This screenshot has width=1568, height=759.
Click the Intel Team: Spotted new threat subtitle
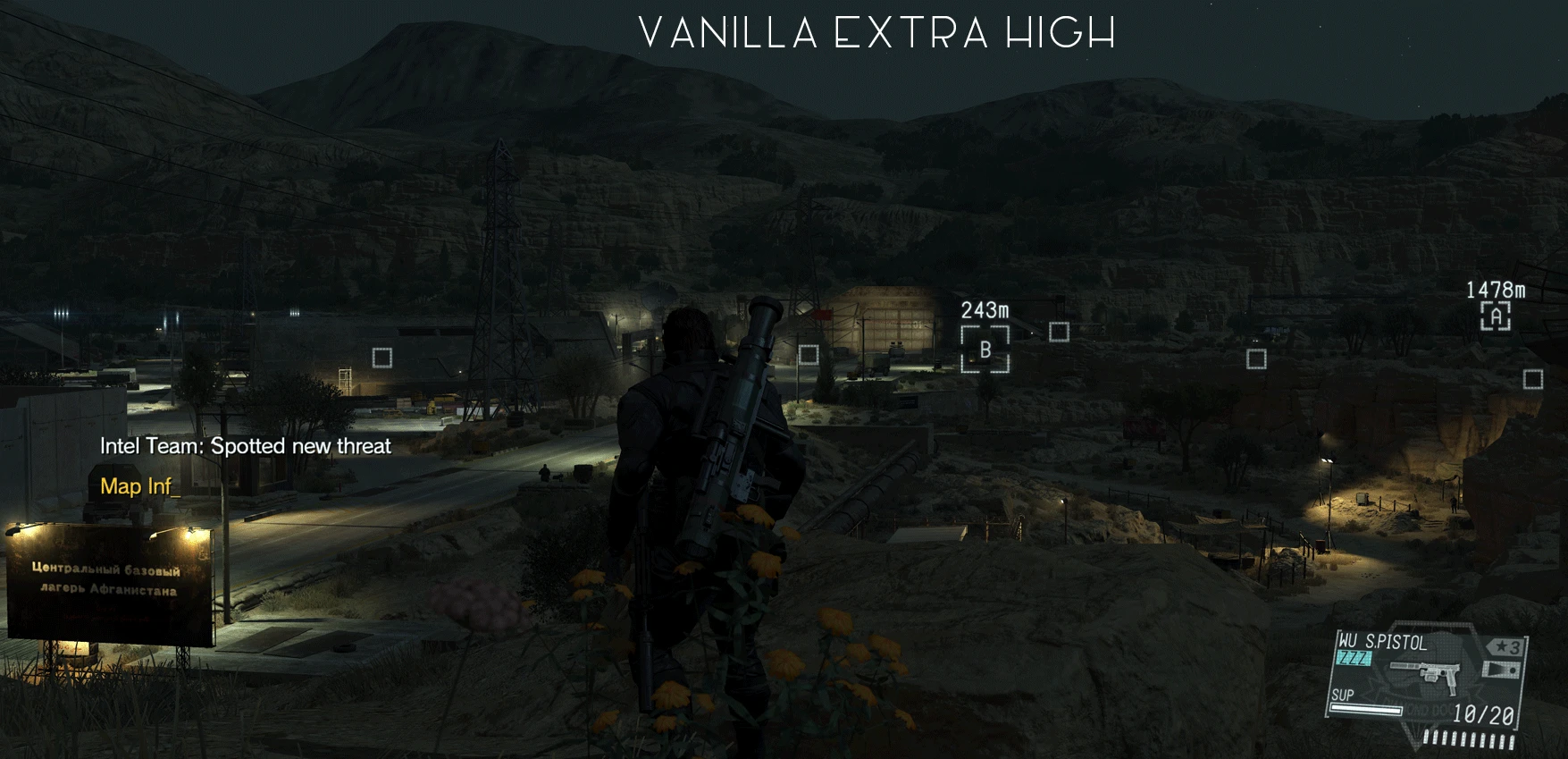247,446
